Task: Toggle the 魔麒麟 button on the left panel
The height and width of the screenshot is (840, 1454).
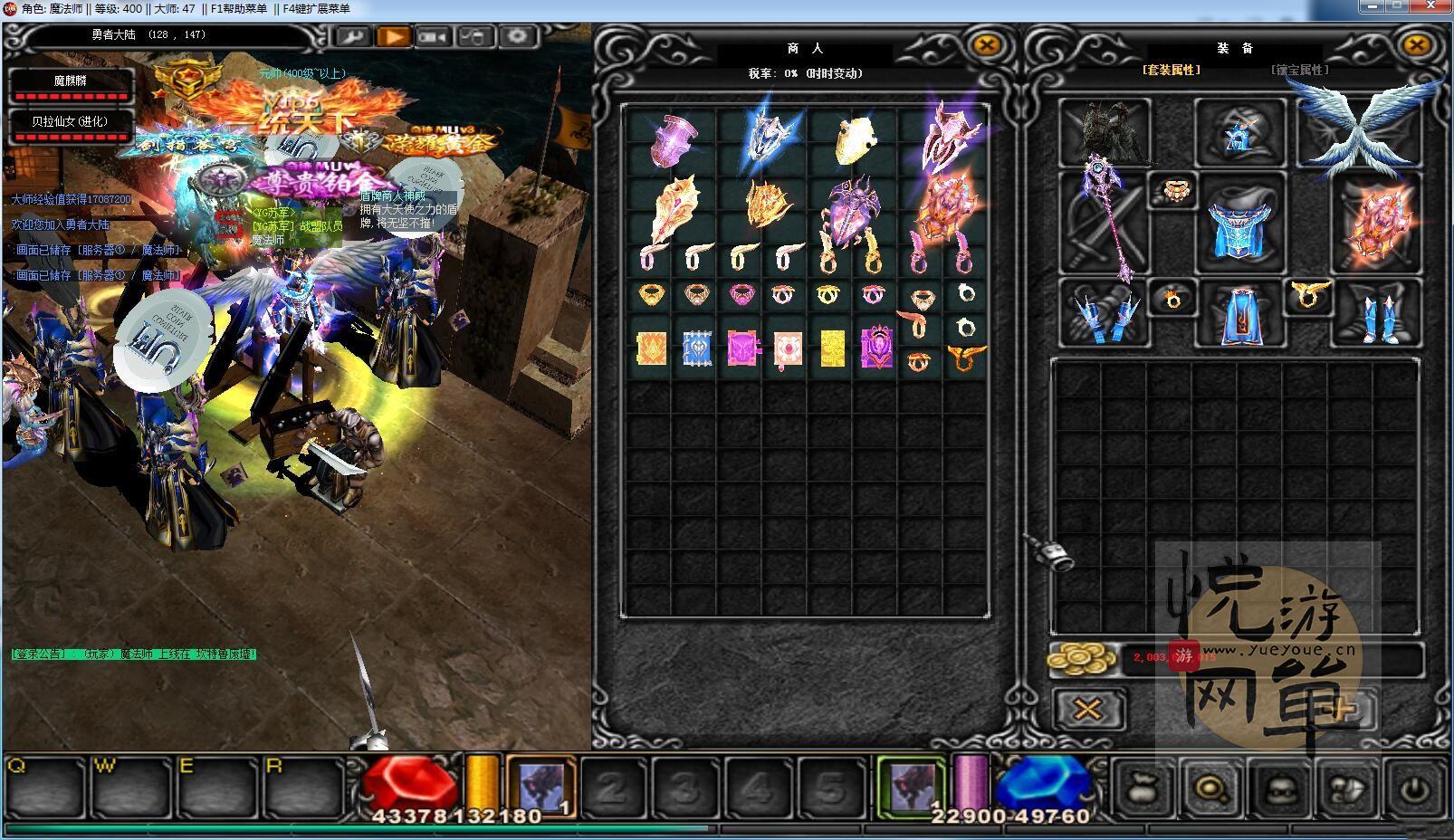Action: click(72, 86)
